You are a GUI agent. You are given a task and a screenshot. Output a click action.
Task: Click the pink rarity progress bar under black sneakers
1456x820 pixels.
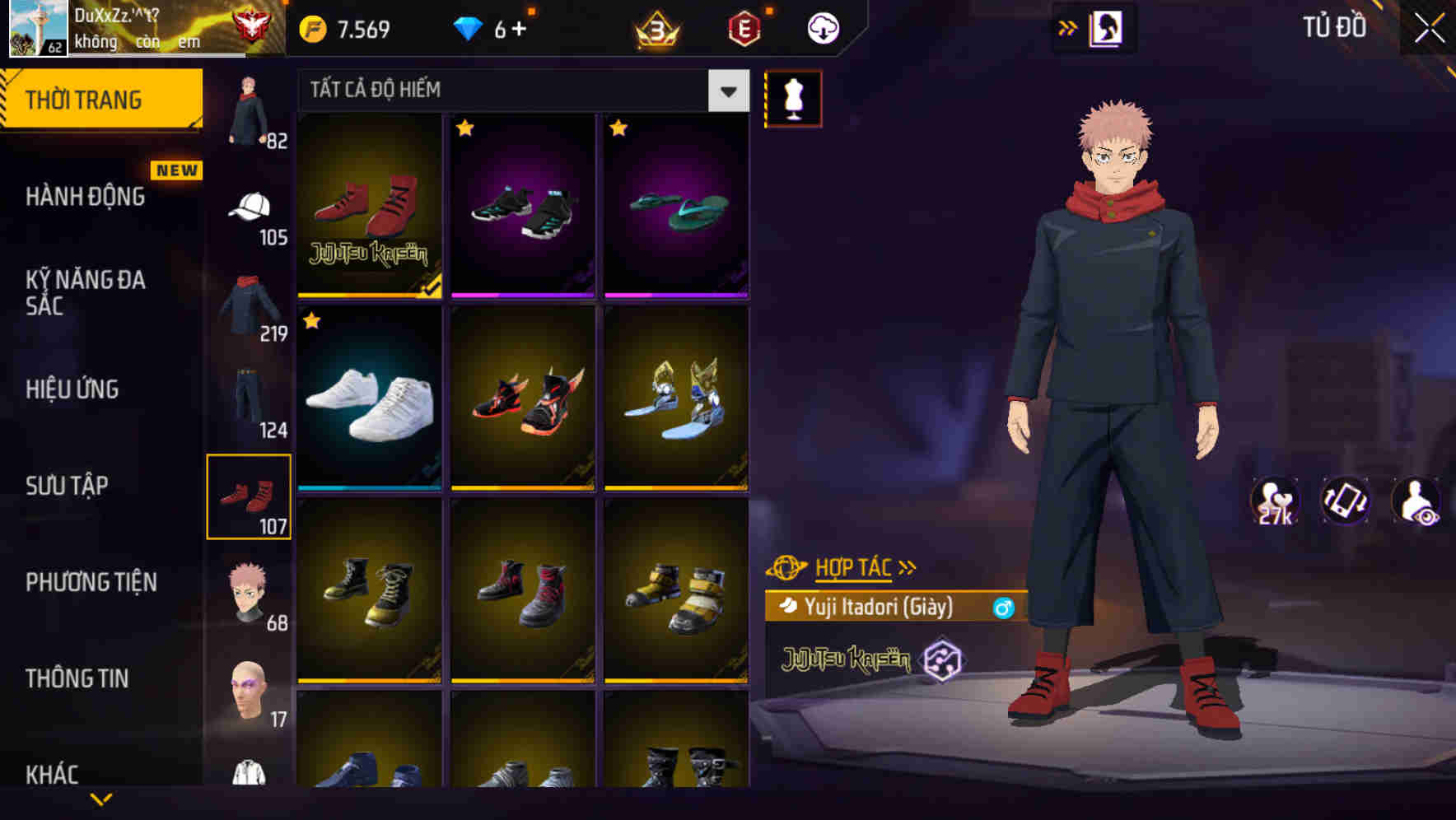pos(522,296)
